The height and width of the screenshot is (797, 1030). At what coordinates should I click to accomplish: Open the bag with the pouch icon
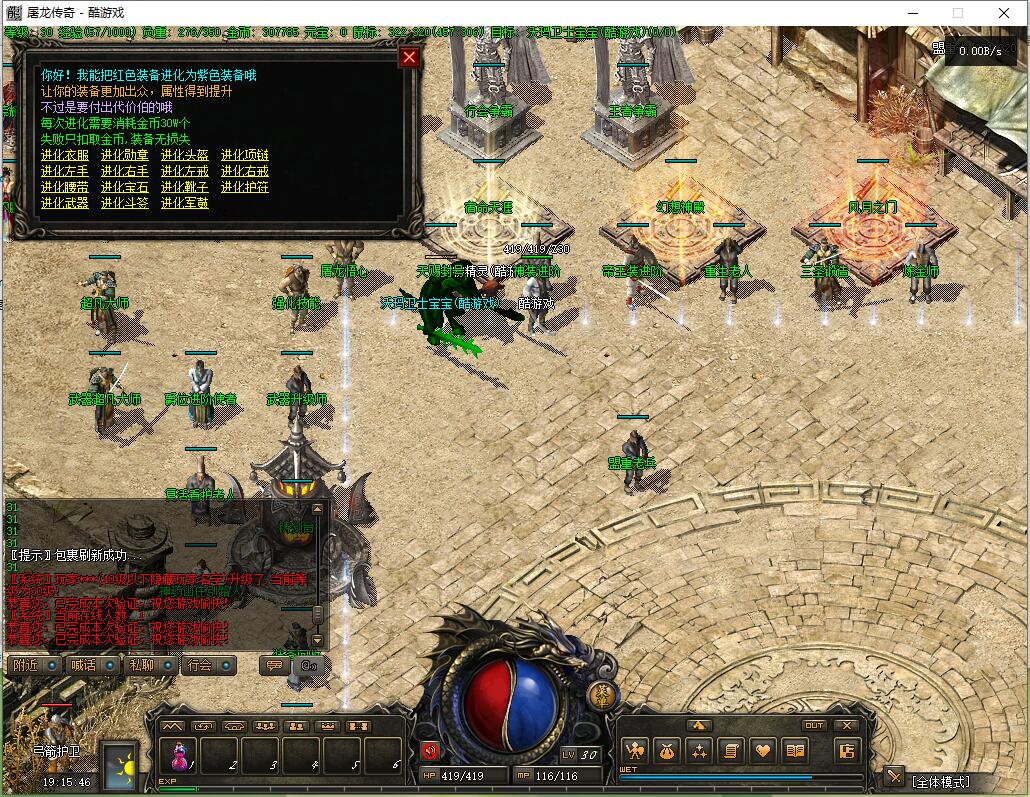point(667,750)
